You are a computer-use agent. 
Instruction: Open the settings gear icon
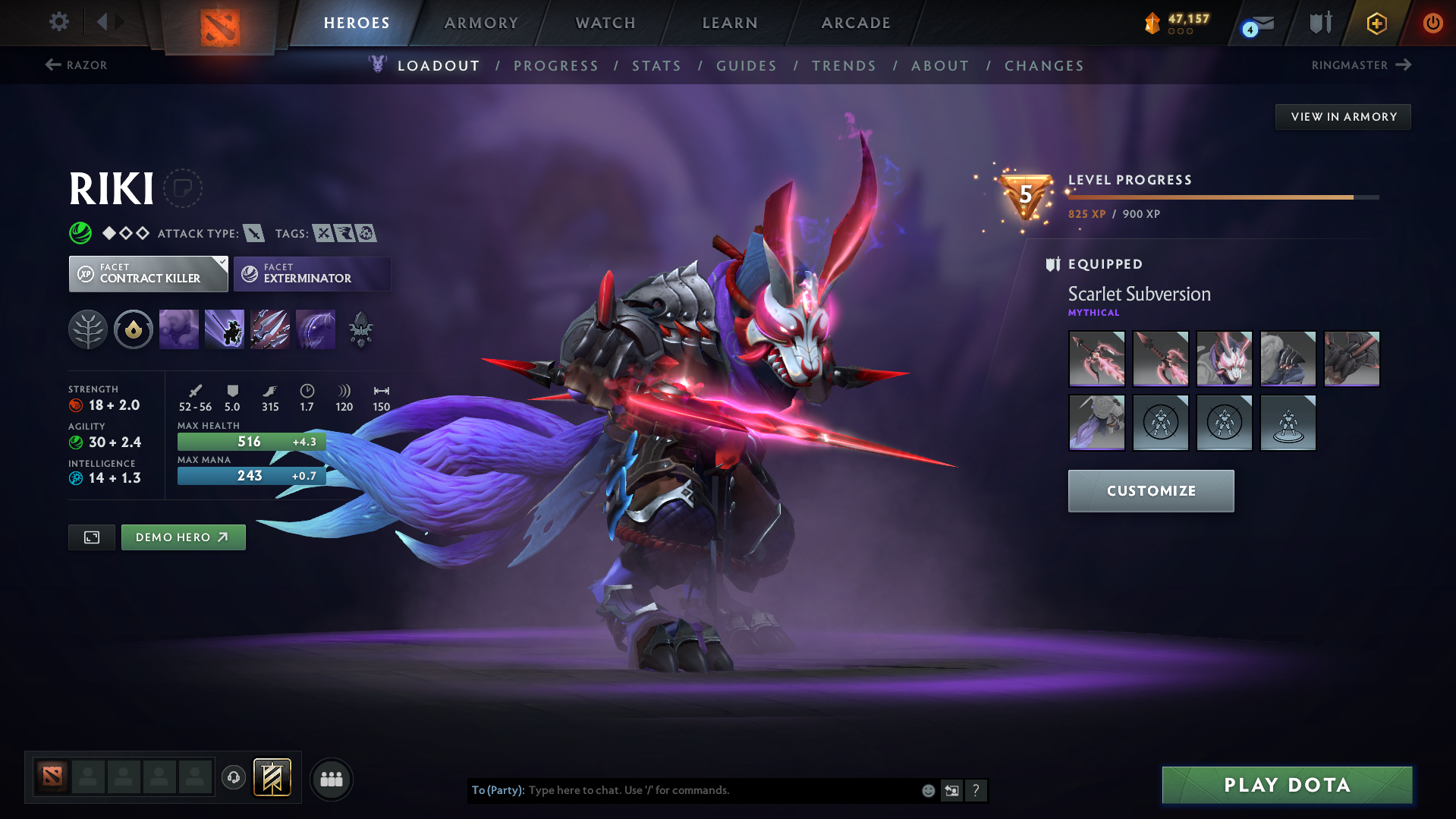[x=58, y=22]
